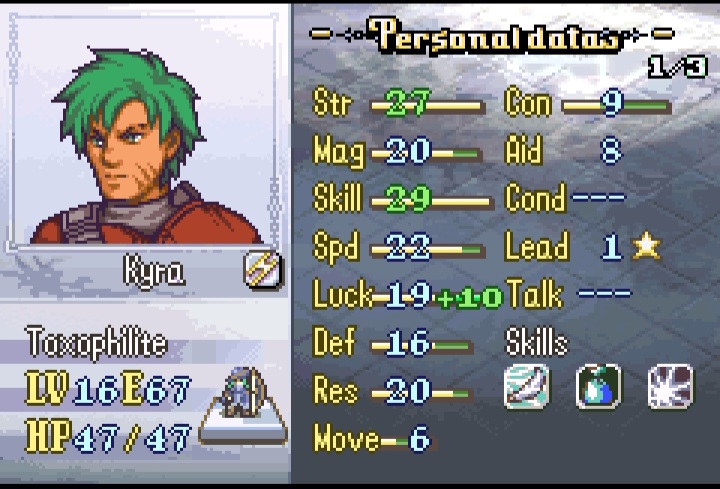Select the Skill stat row
This screenshot has height=489, width=720.
[x=400, y=199]
